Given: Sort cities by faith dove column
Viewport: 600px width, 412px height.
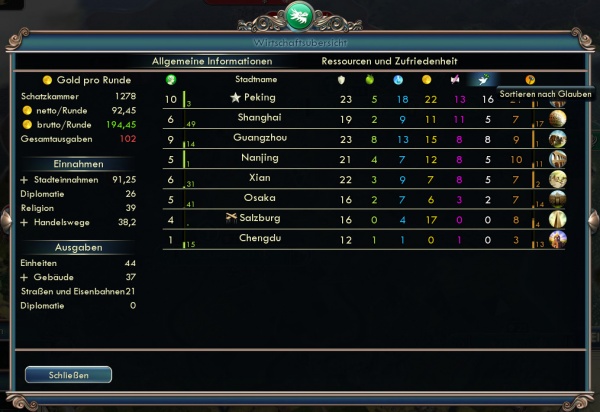Looking at the screenshot, I should 483,79.
